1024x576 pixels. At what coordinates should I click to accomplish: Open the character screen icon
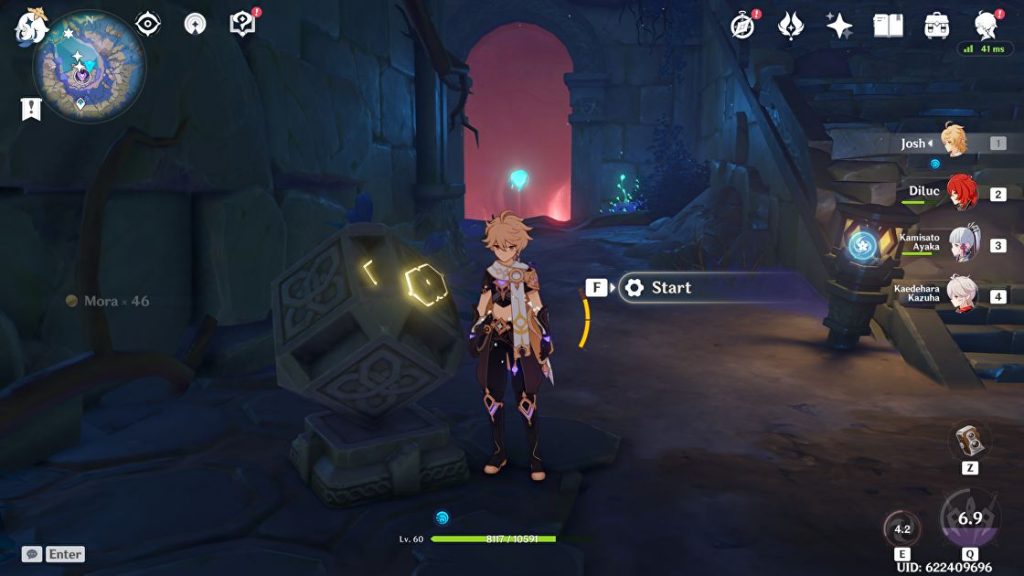click(986, 25)
